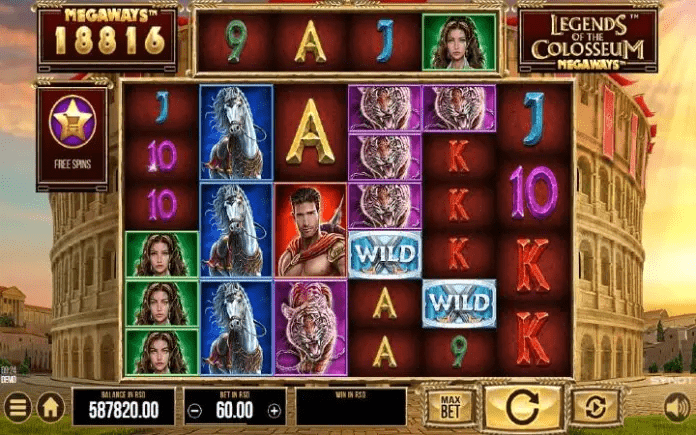Image resolution: width=696 pixels, height=435 pixels.
Task: Set the bet to Max Bet
Action: click(x=448, y=407)
